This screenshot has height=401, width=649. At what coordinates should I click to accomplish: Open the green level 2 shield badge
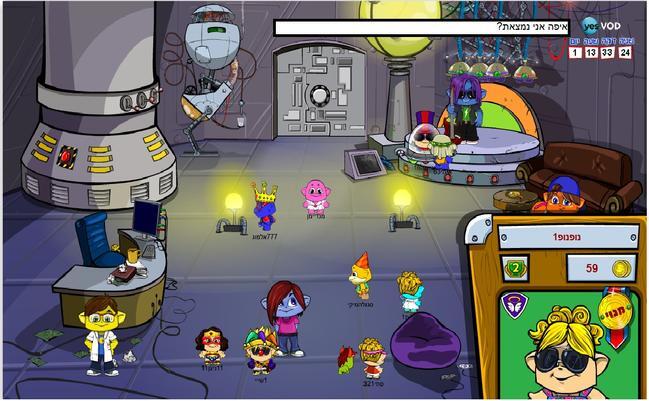tap(516, 267)
